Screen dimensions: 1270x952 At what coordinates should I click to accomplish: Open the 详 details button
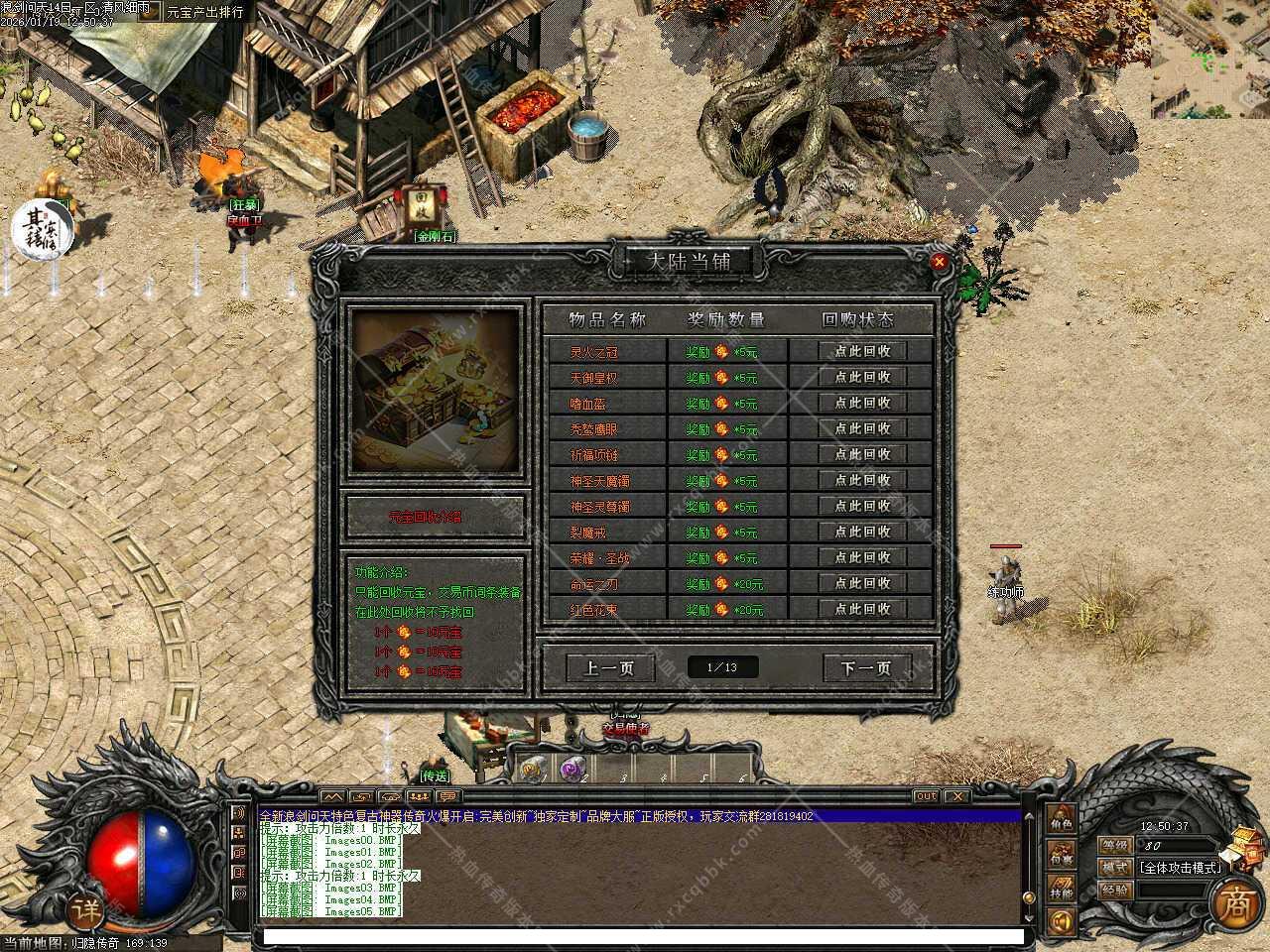point(88,908)
